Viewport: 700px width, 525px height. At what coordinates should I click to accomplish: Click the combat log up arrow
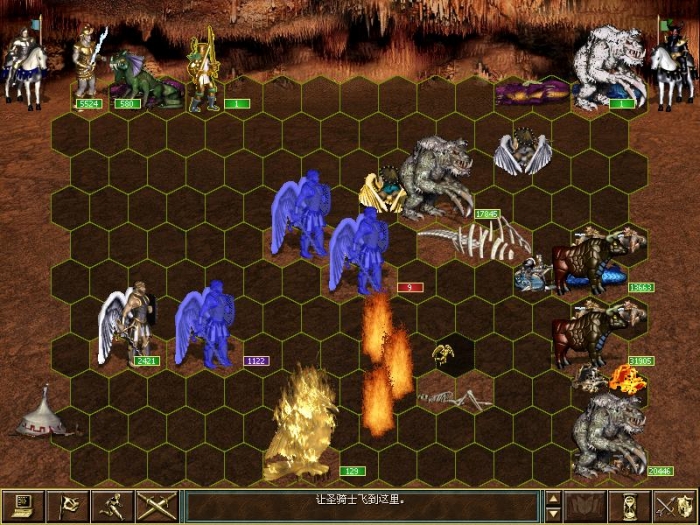tap(553, 497)
